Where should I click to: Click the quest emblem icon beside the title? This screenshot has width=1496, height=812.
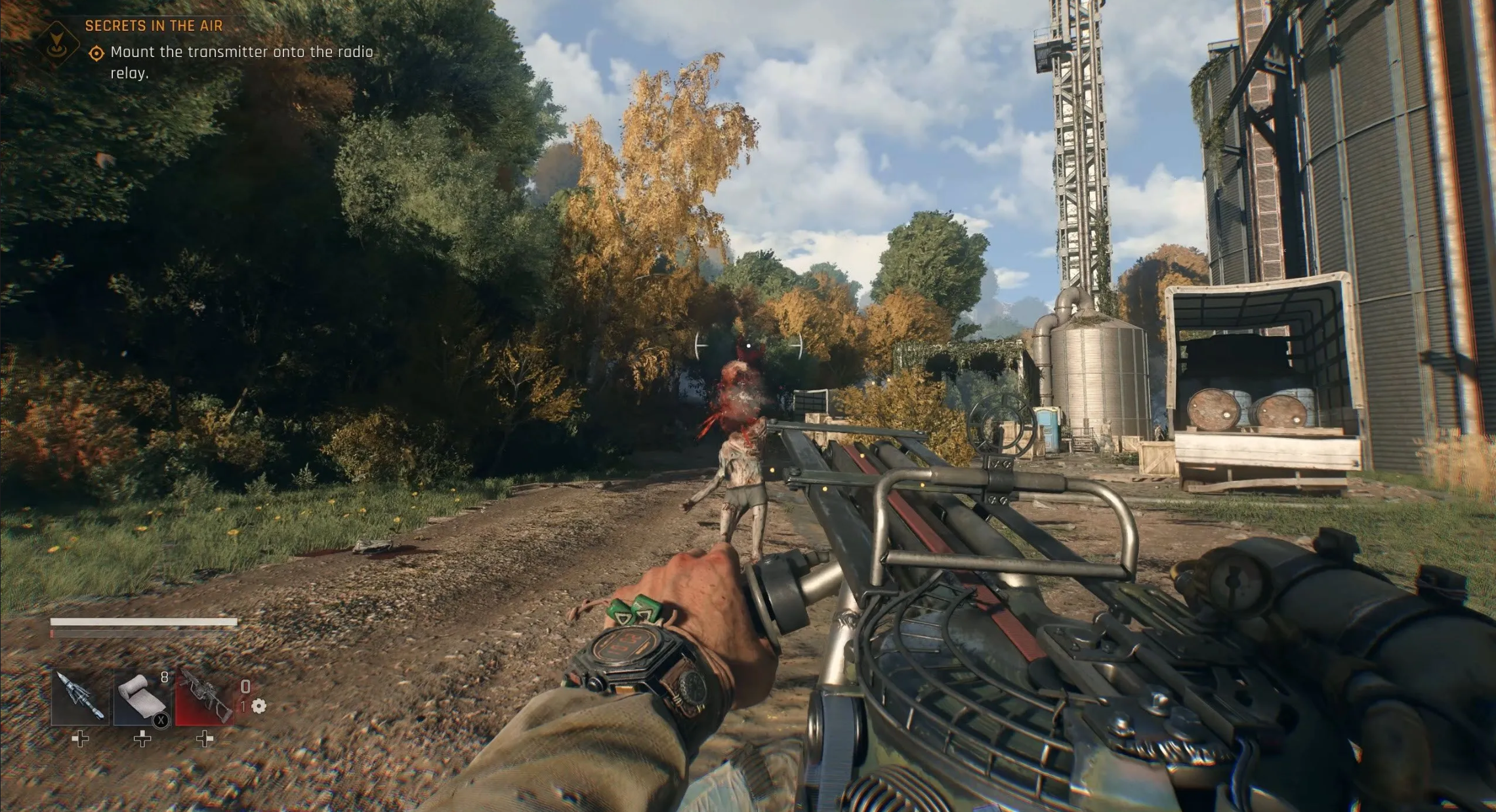pos(57,43)
